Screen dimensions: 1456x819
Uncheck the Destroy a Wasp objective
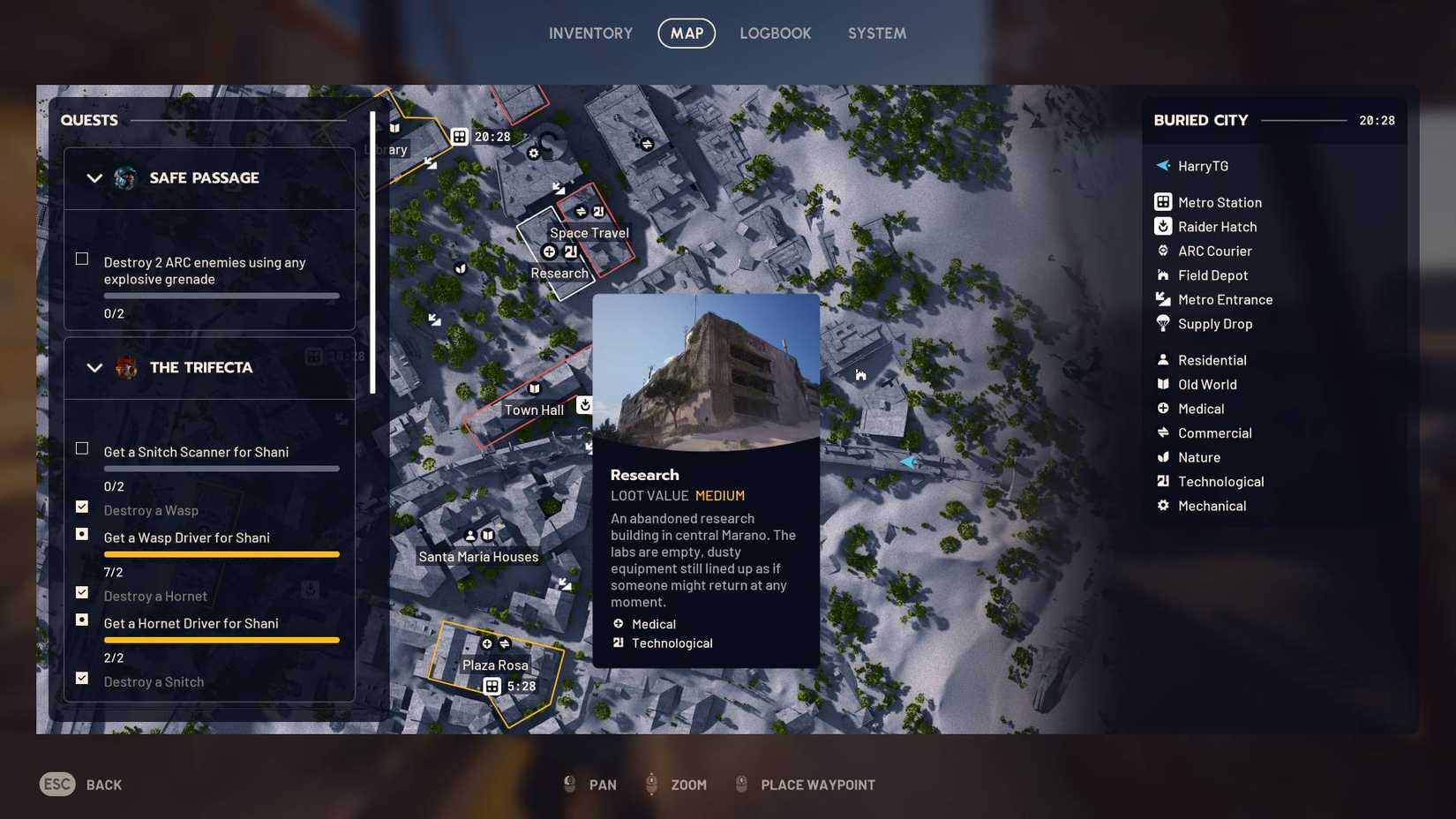pyautogui.click(x=81, y=506)
